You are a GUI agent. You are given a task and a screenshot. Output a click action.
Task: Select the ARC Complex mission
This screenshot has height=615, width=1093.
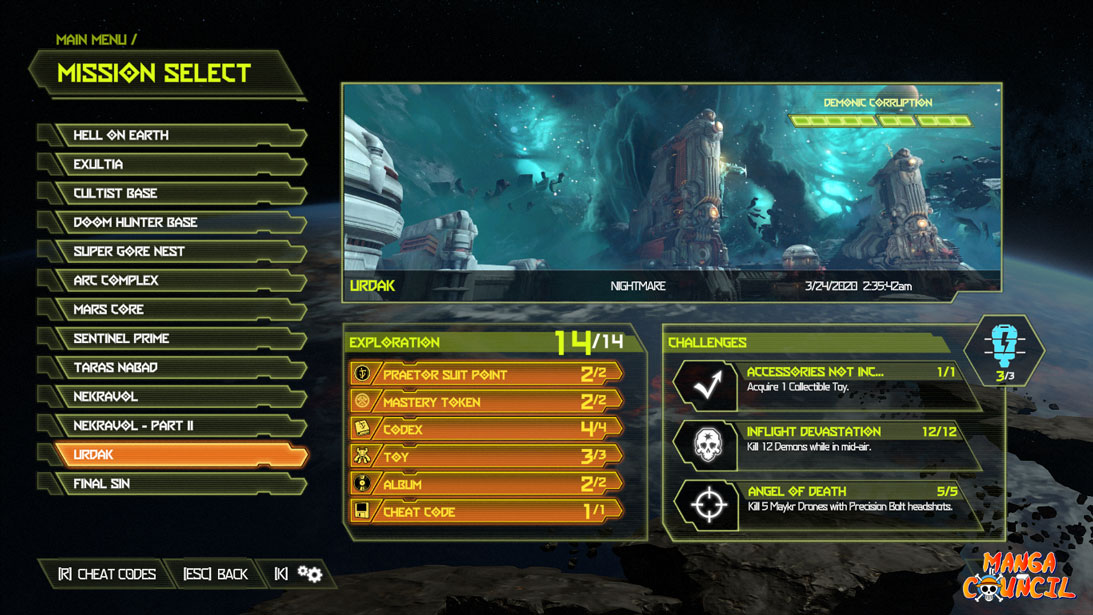170,280
